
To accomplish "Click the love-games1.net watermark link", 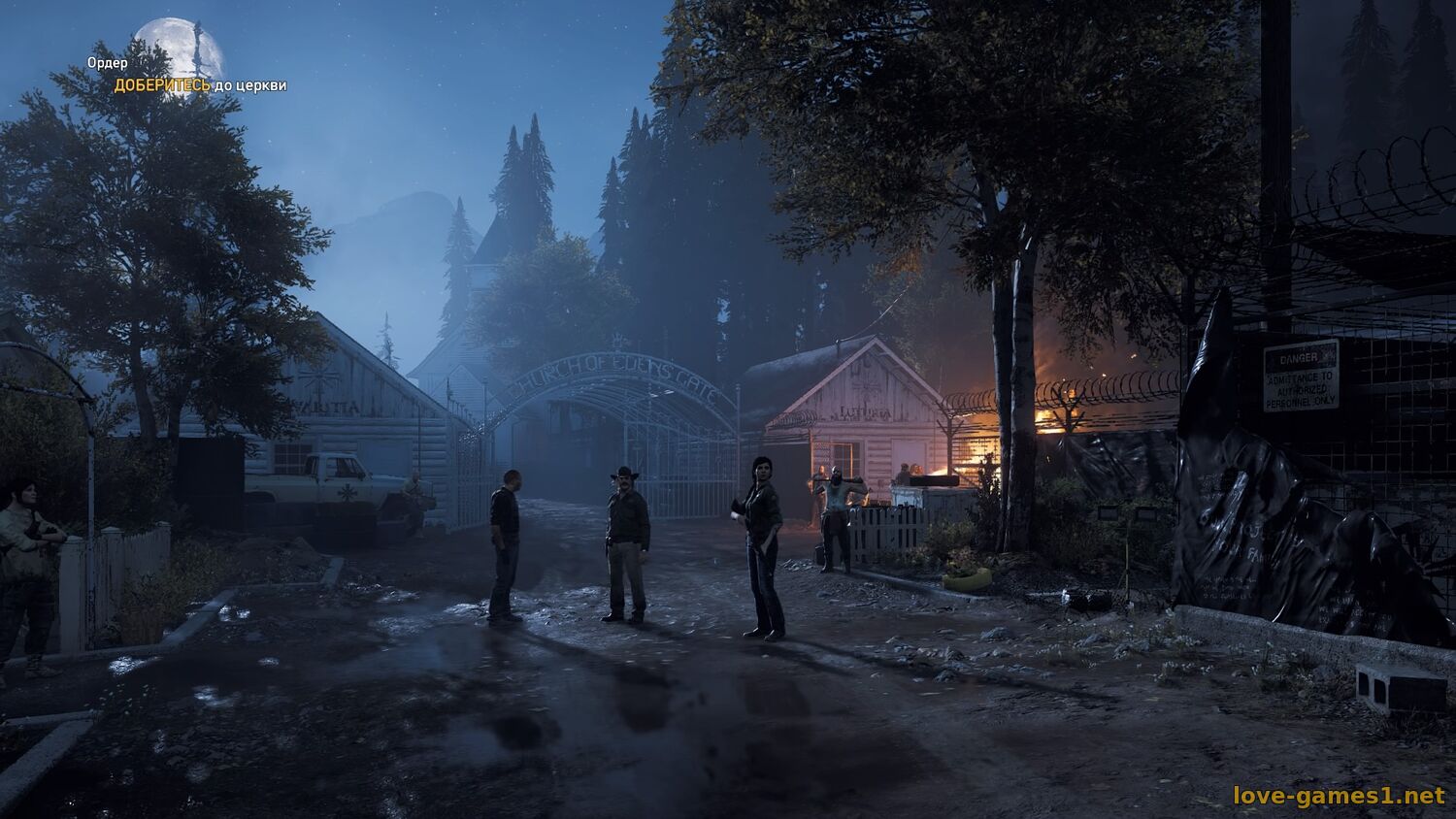I will click(1339, 796).
